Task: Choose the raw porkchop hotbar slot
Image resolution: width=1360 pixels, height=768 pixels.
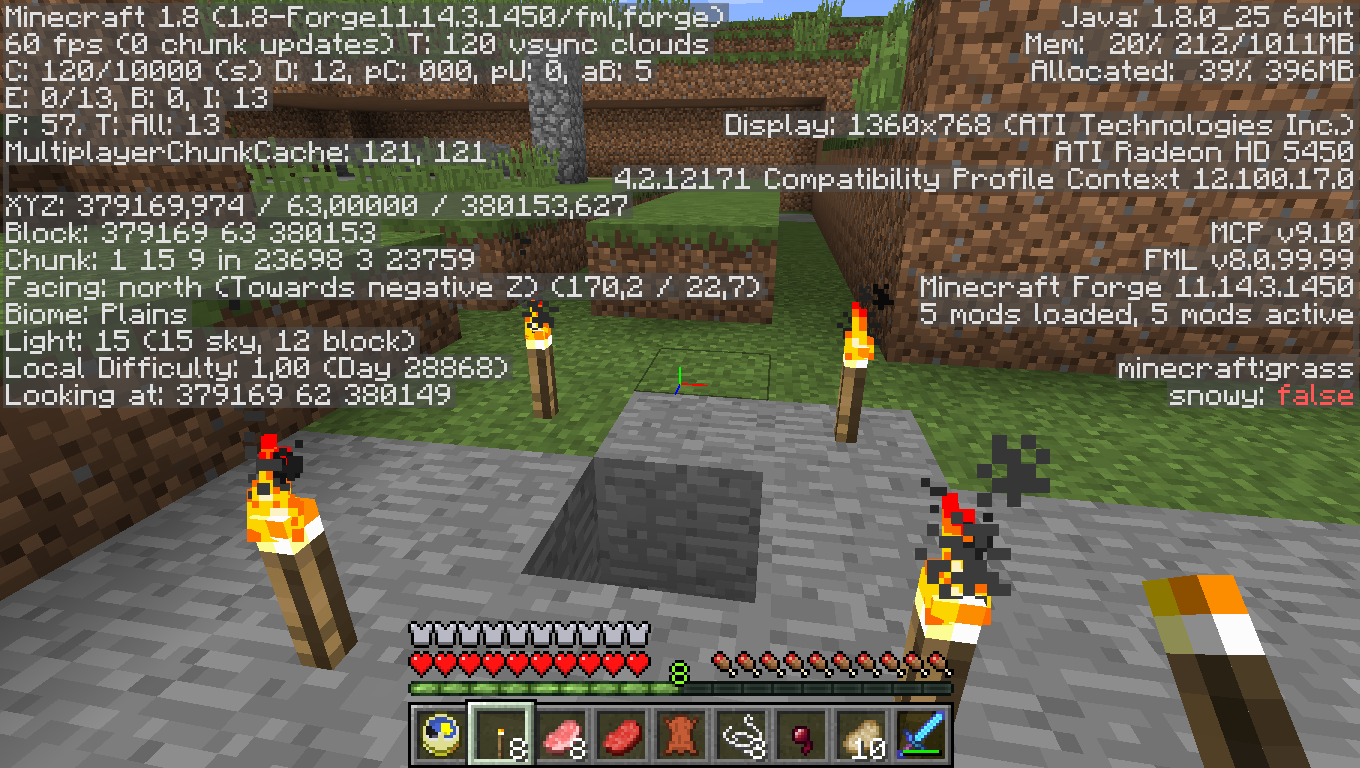Action: (x=562, y=734)
